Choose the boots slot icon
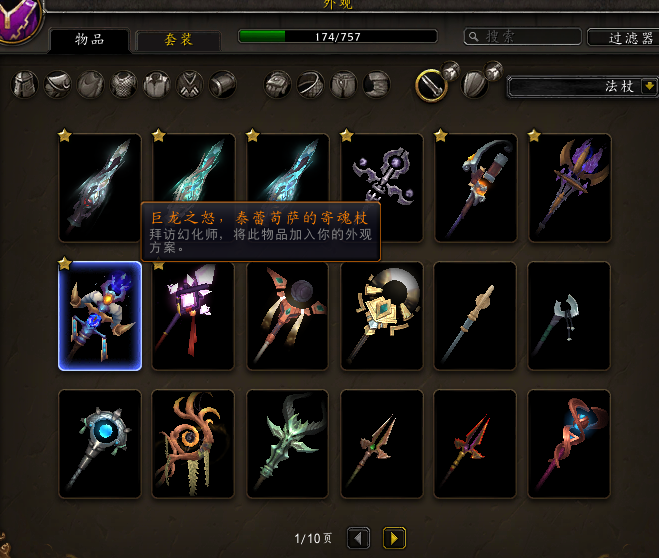659x558 pixels. 376,85
